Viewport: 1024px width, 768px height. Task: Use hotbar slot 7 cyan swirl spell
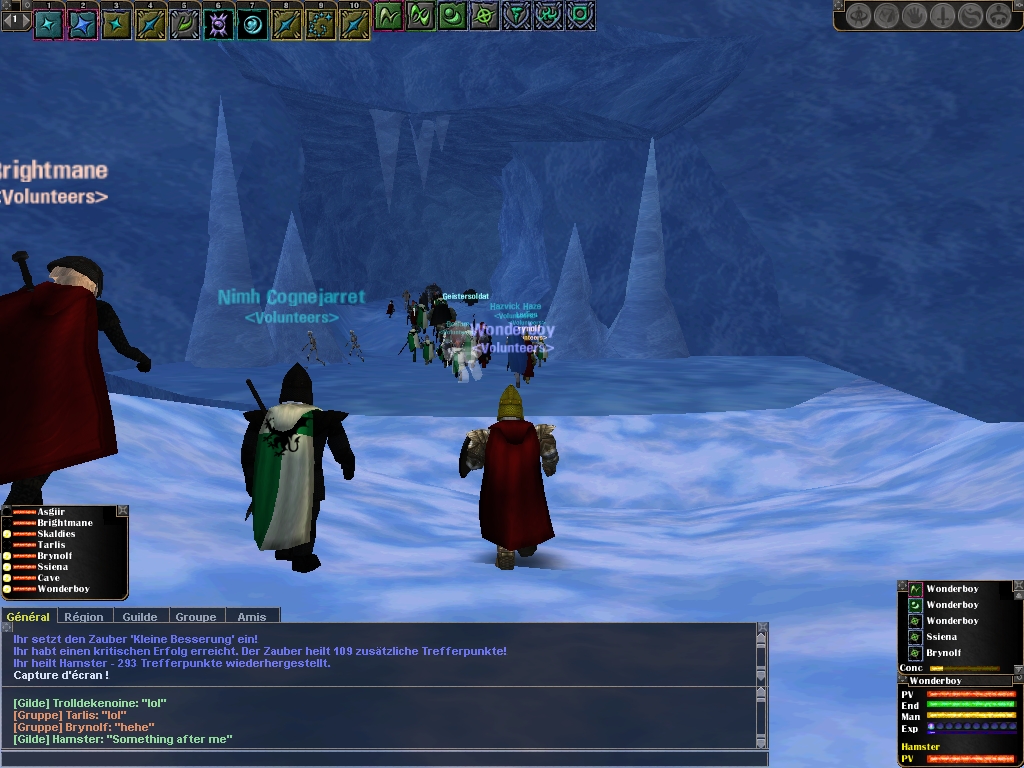(x=252, y=23)
